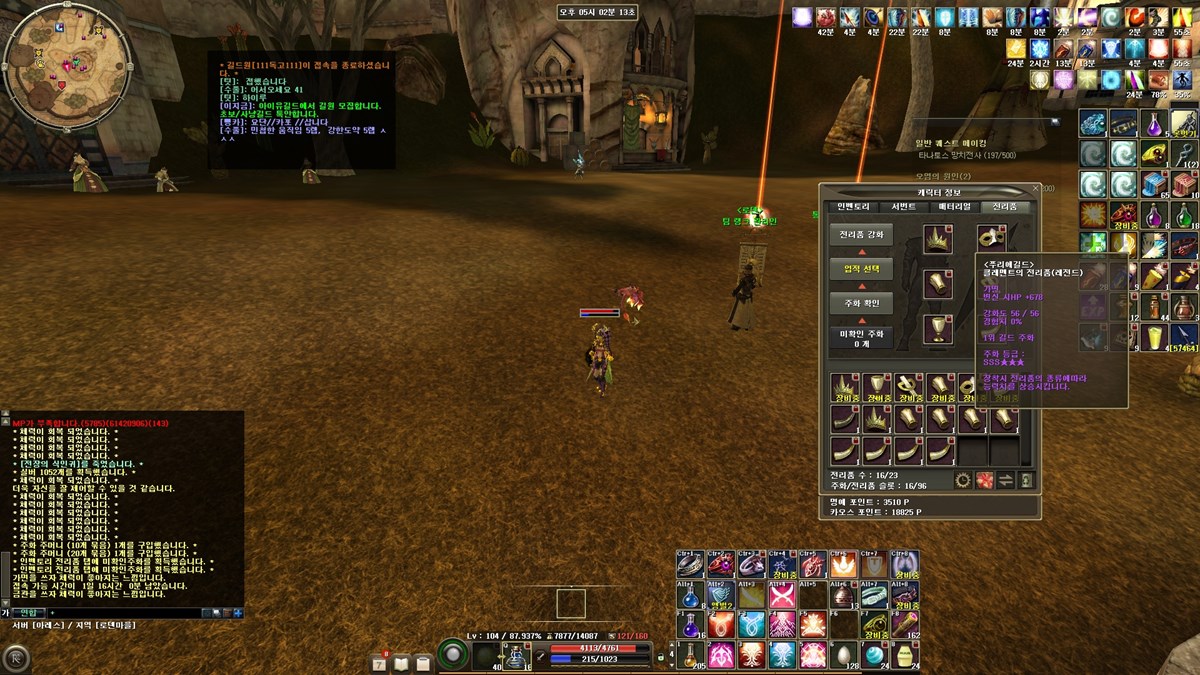This screenshot has width=1200, height=675.
Task: Open the 서번트 tab
Action: pos(903,207)
